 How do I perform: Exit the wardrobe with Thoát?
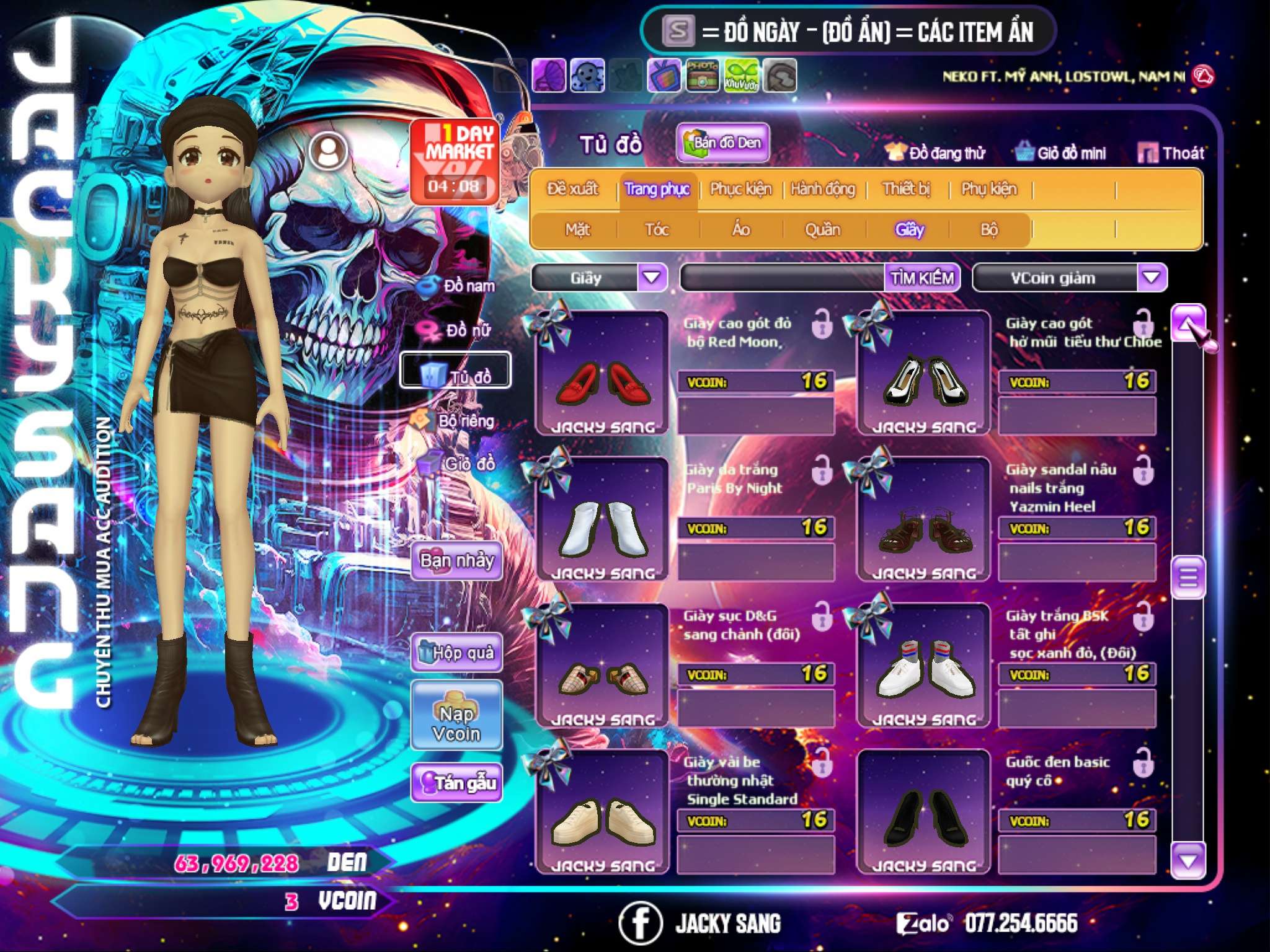point(1171,153)
